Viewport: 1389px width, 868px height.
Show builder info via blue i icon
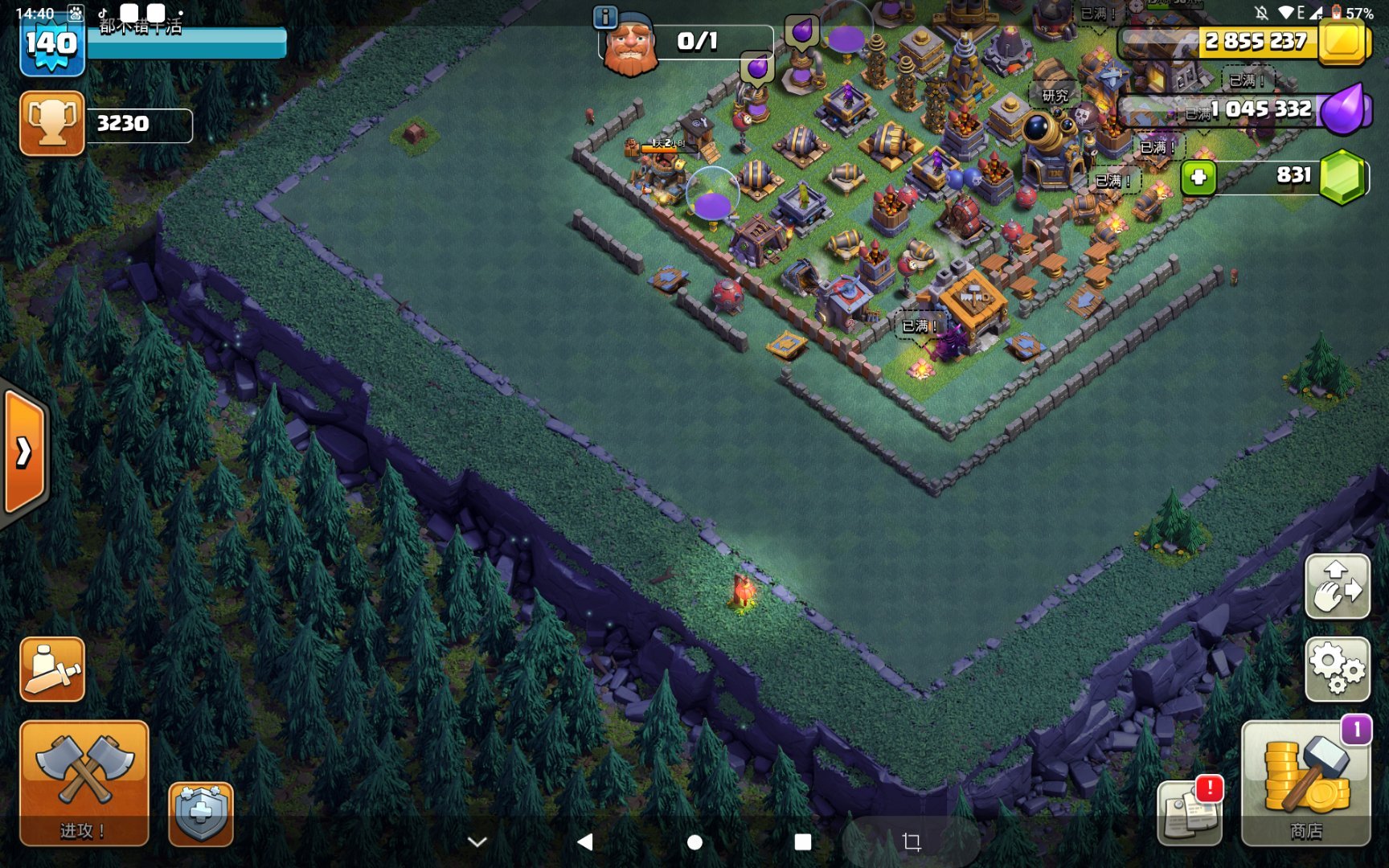pos(604,16)
